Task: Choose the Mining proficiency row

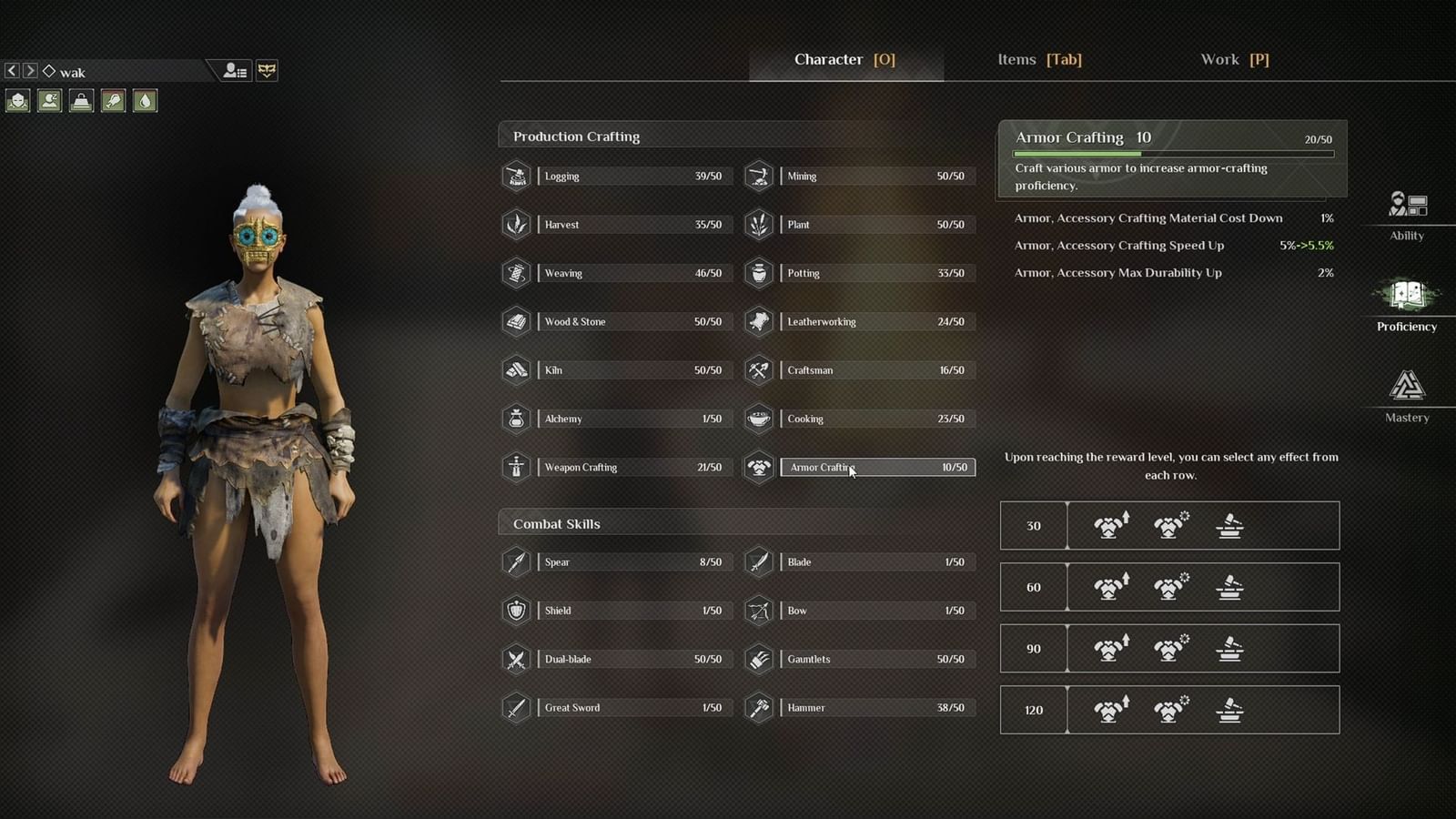Action: click(876, 177)
